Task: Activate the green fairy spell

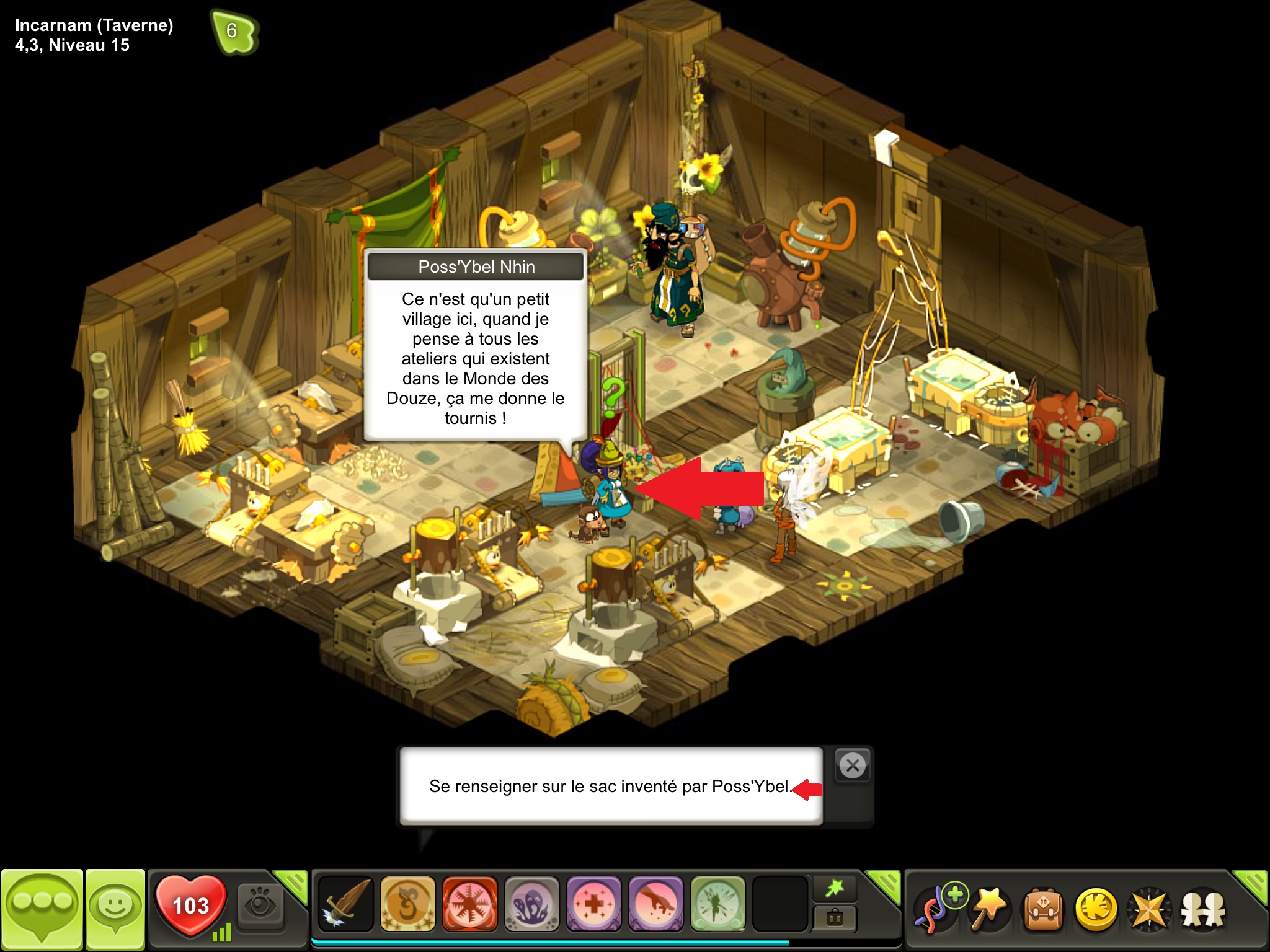Action: pyautogui.click(x=717, y=904)
